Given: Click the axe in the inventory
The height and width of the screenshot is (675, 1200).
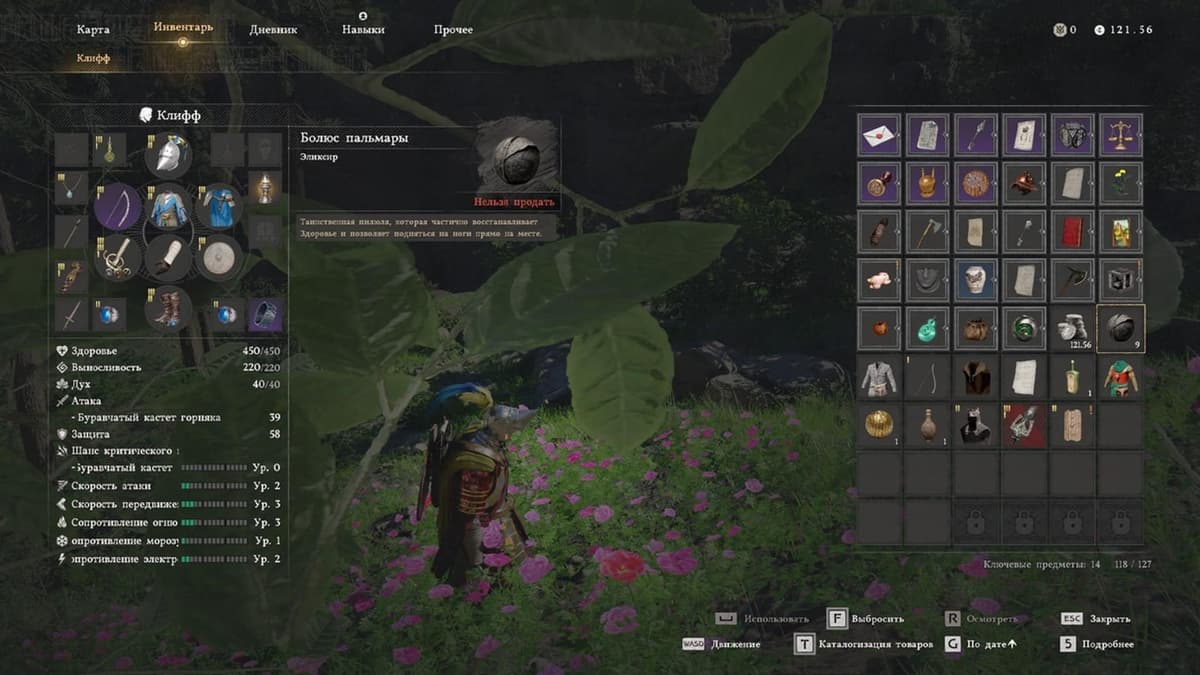Looking at the screenshot, I should coord(927,231).
